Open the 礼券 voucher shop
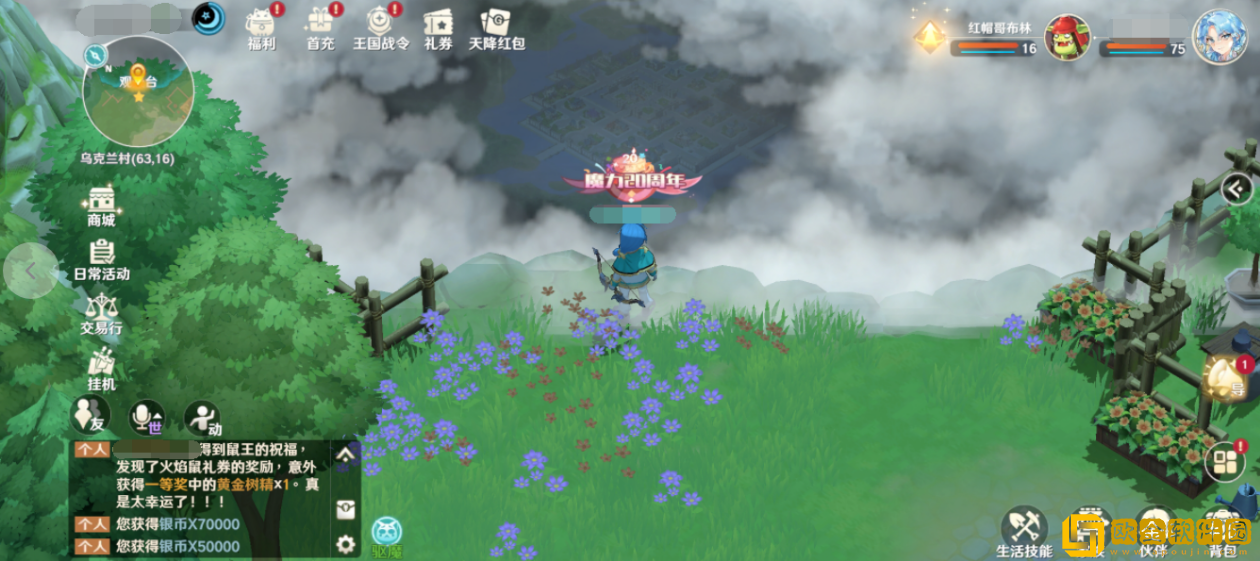 [438, 26]
